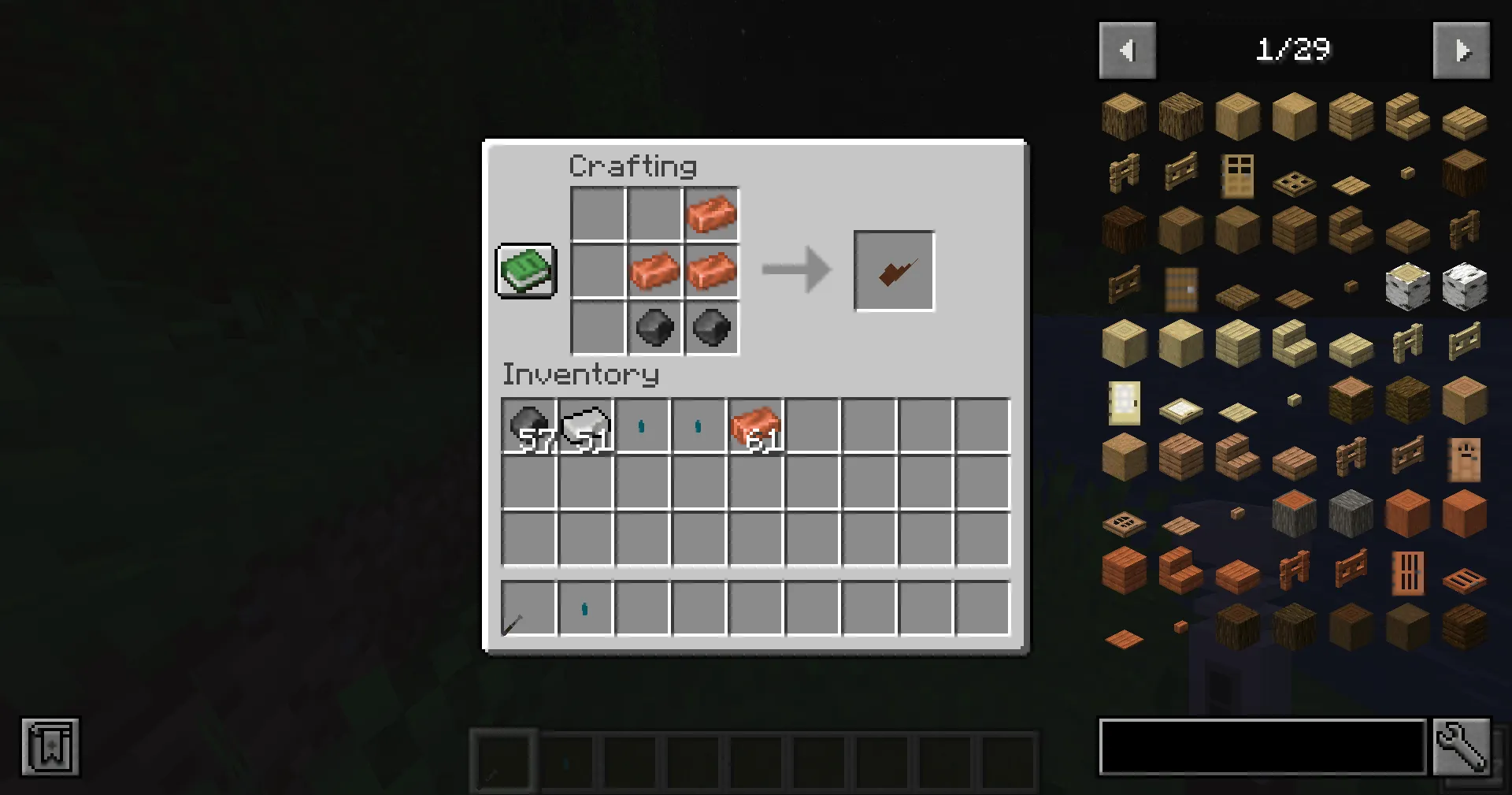Click the charcoal in the bottom crafting row
1512x795 pixels.
coord(654,326)
